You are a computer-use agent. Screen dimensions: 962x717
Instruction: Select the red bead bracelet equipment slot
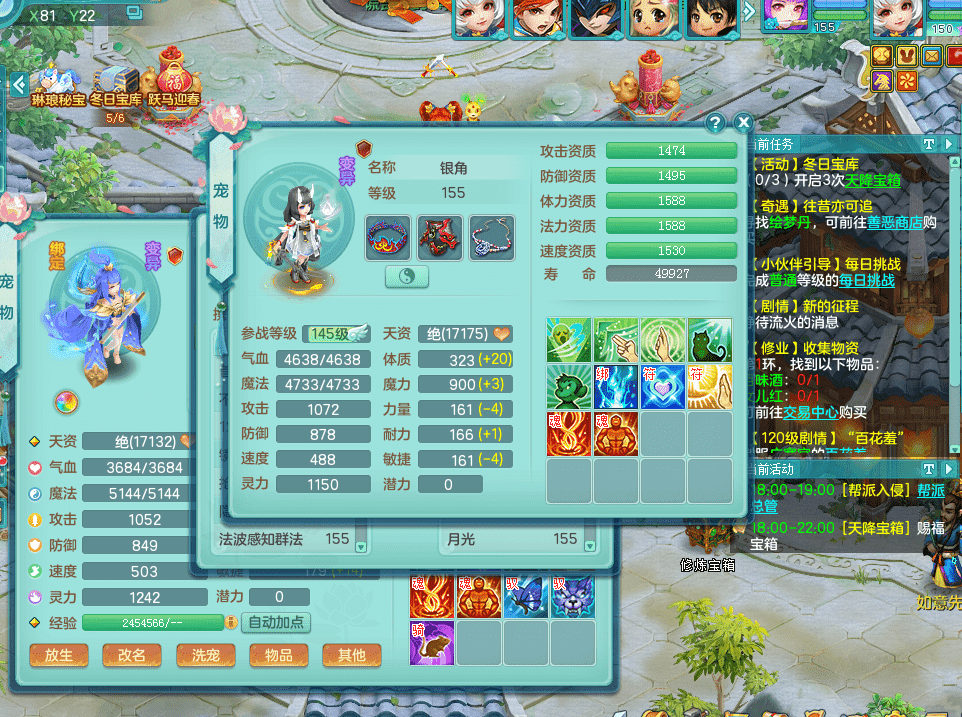(x=387, y=238)
